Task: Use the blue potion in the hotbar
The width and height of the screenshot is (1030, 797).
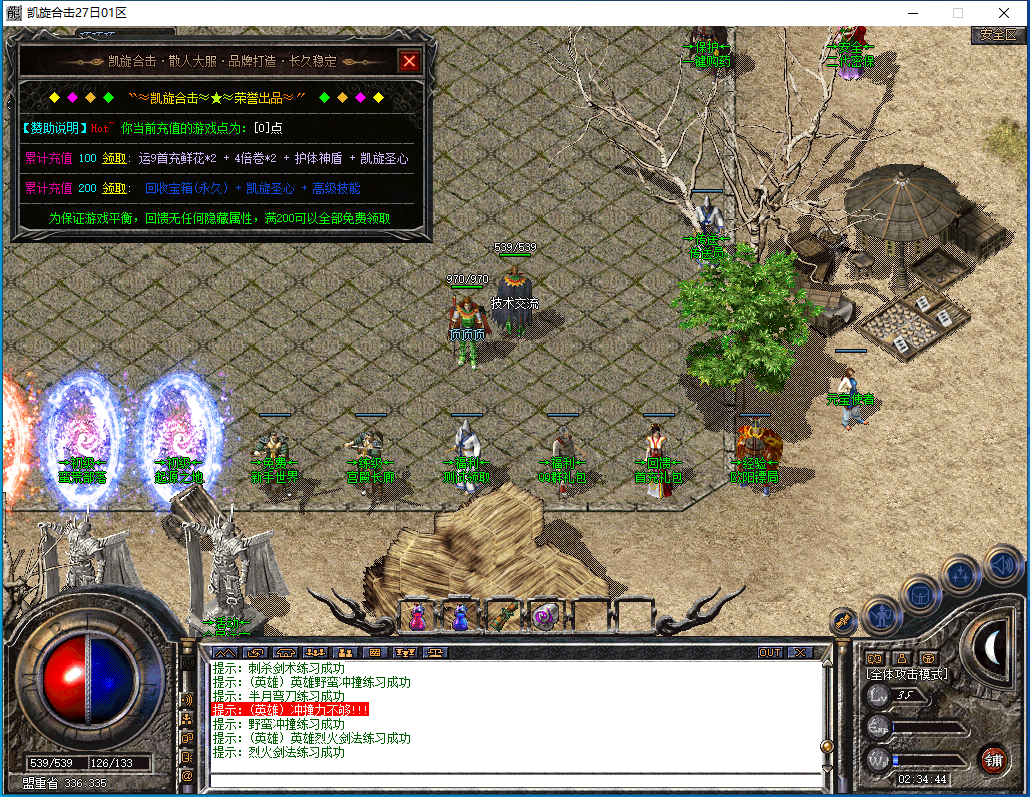Action: [x=460, y=616]
